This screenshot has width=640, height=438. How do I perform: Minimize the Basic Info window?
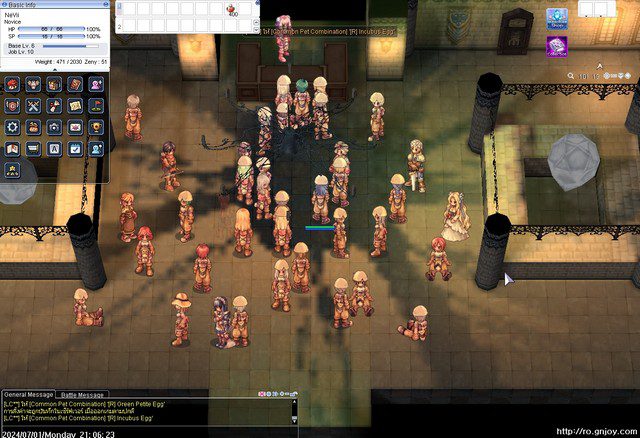(x=105, y=4)
